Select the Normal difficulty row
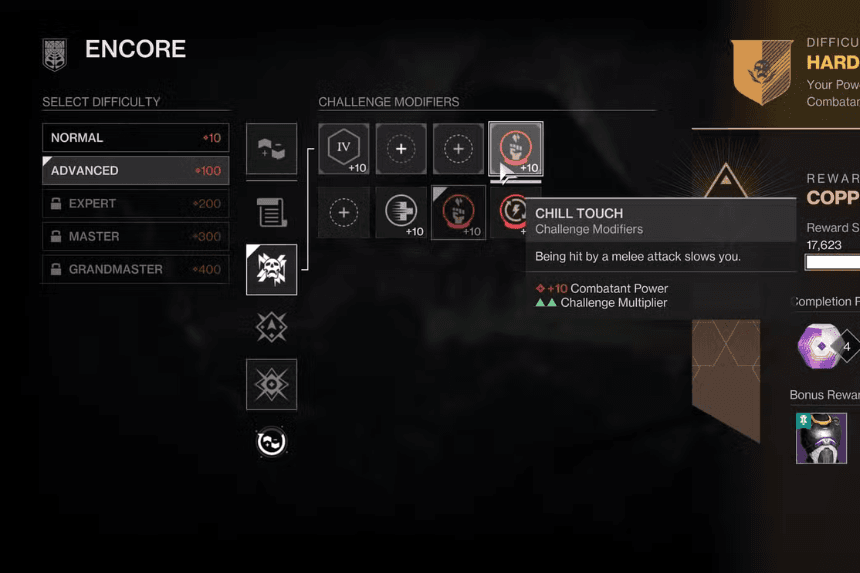 [135, 138]
